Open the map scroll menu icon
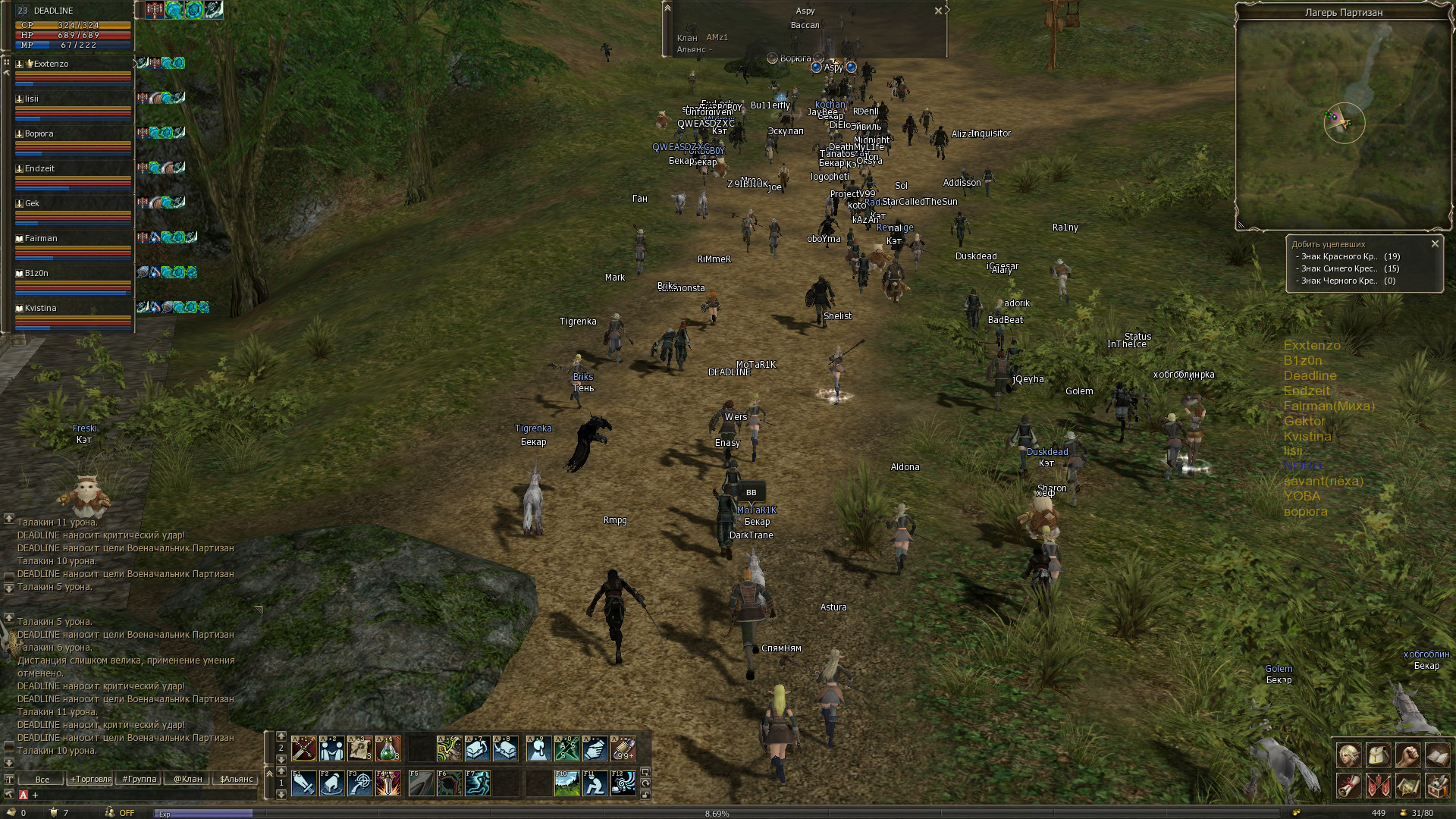Screen dimensions: 1456x819 click(x=1407, y=786)
